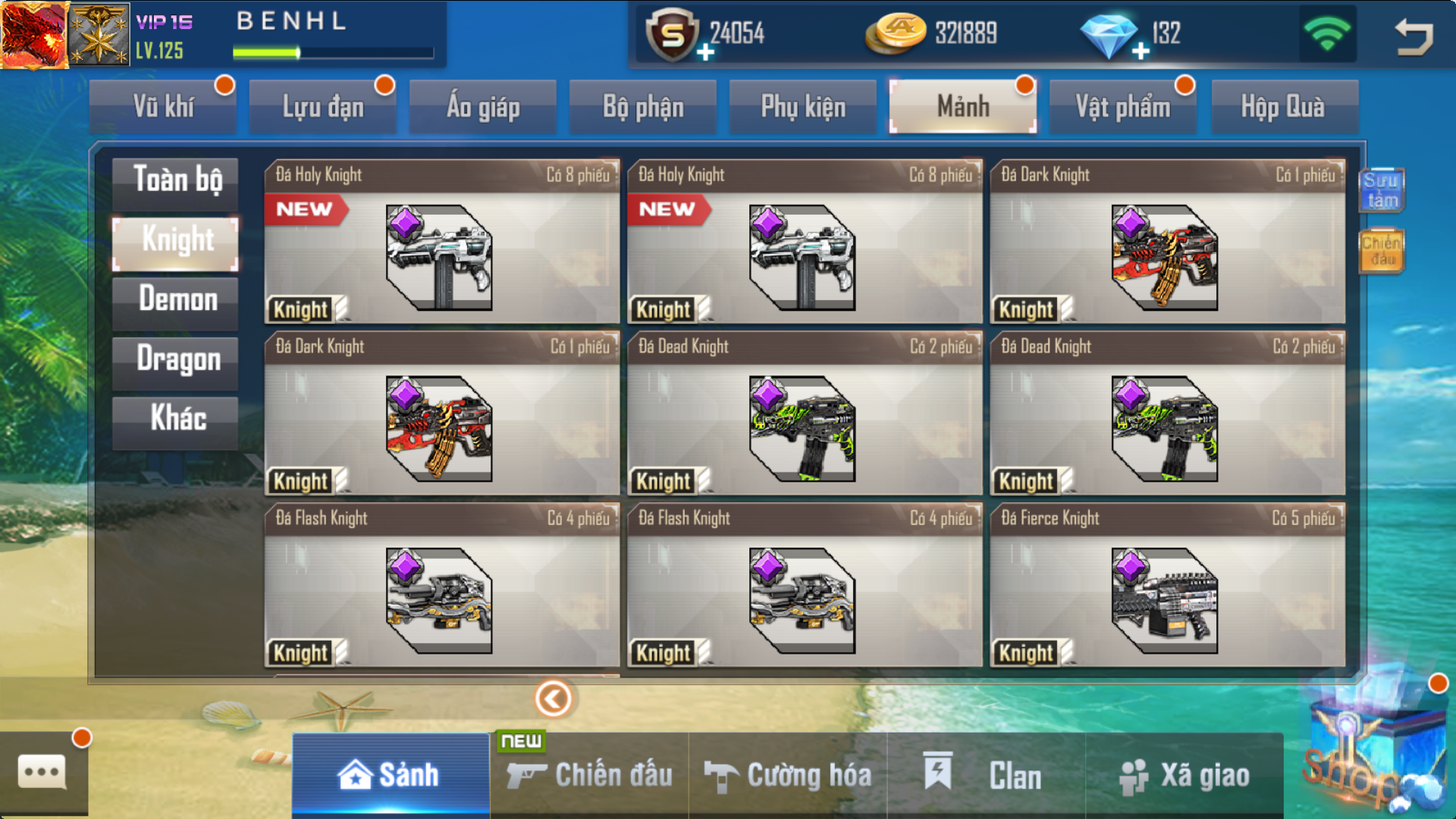Select the Demon category filter
Image resolution: width=1456 pixels, height=819 pixels.
coord(176,301)
